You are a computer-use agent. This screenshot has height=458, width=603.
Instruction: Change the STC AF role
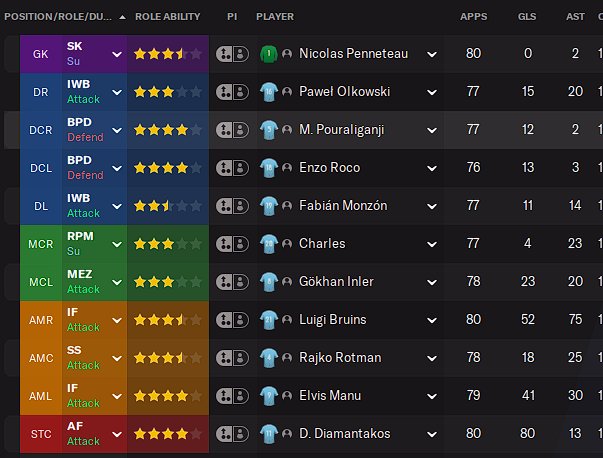pos(117,434)
